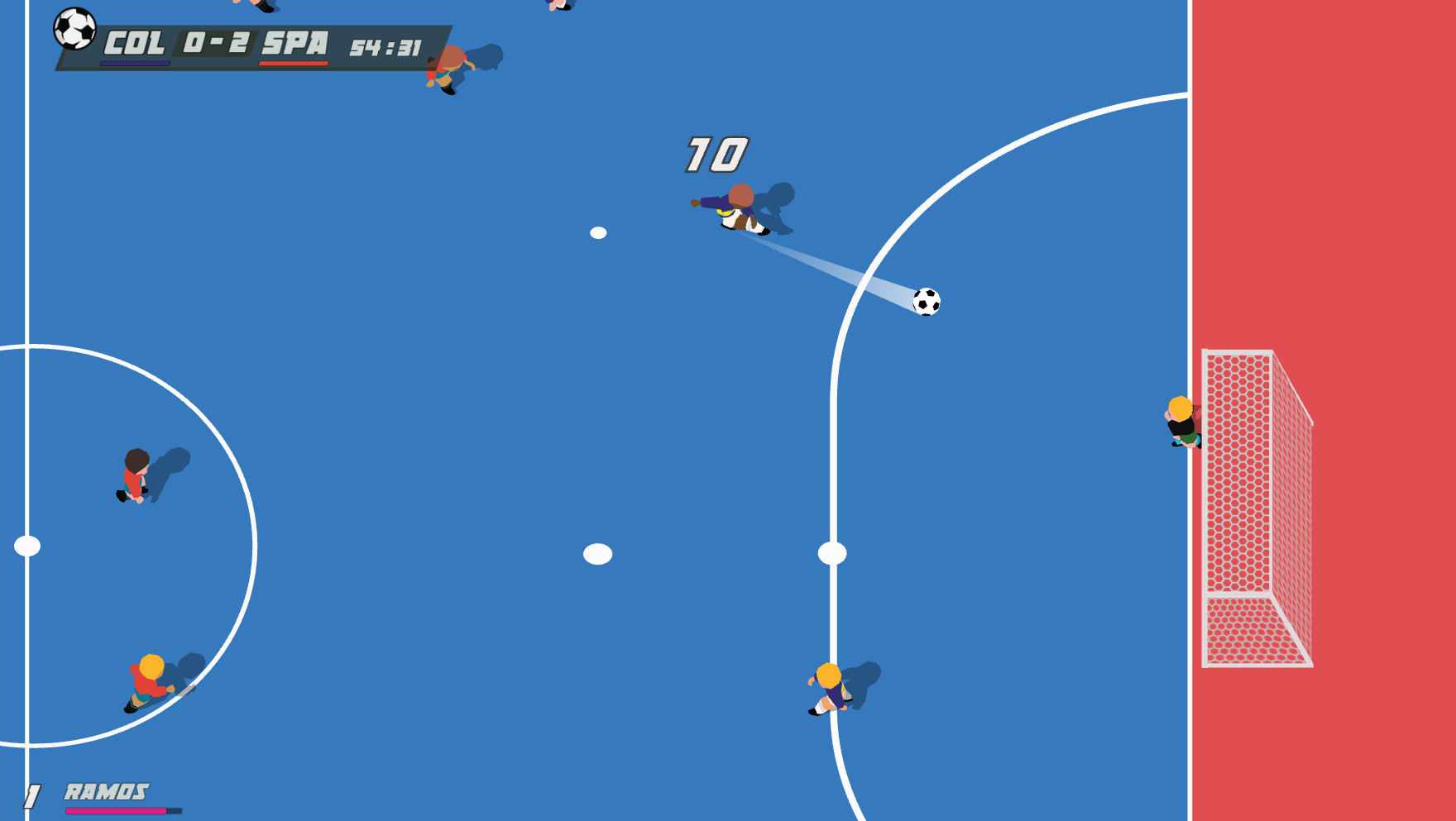Click the soccer ball on the pitch
1456x821 pixels.
coord(926,303)
